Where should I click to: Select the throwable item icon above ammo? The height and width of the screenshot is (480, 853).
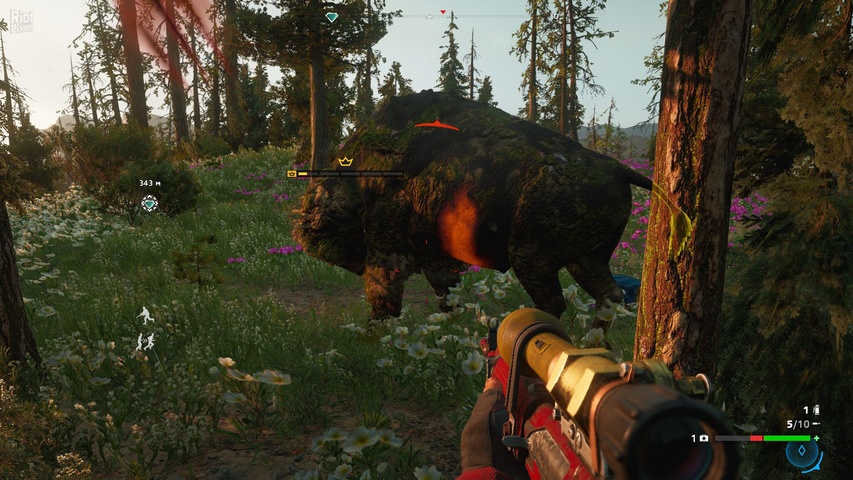pyautogui.click(x=816, y=410)
